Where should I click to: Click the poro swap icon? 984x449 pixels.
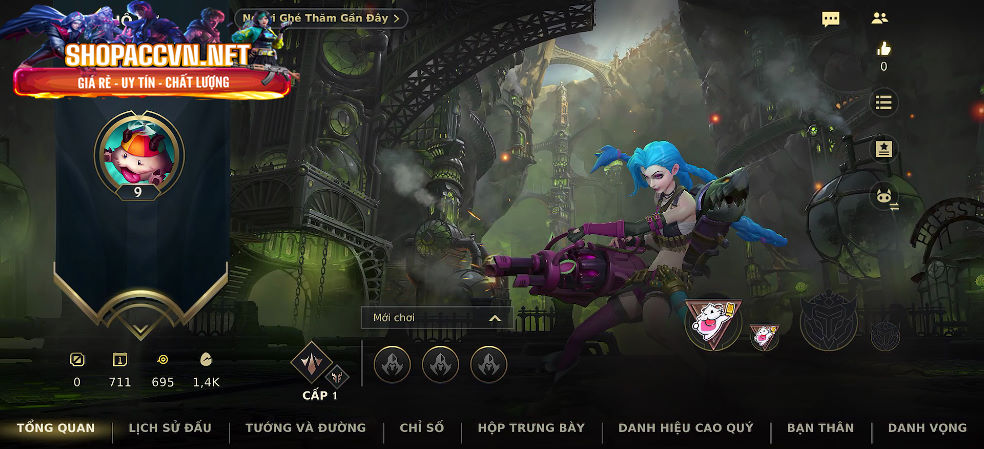(x=883, y=198)
